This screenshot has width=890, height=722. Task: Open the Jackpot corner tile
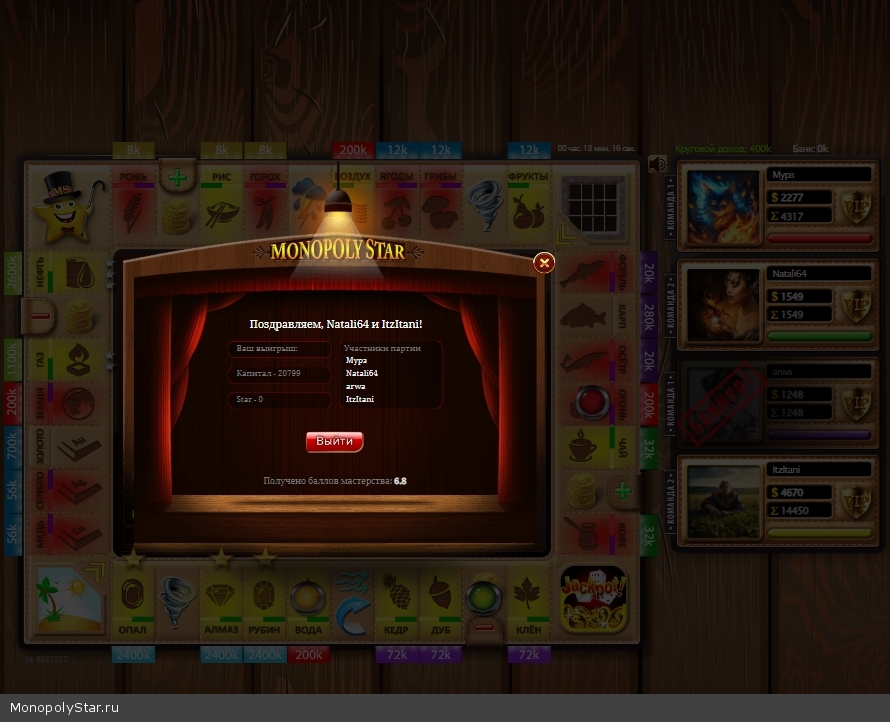[x=593, y=600]
